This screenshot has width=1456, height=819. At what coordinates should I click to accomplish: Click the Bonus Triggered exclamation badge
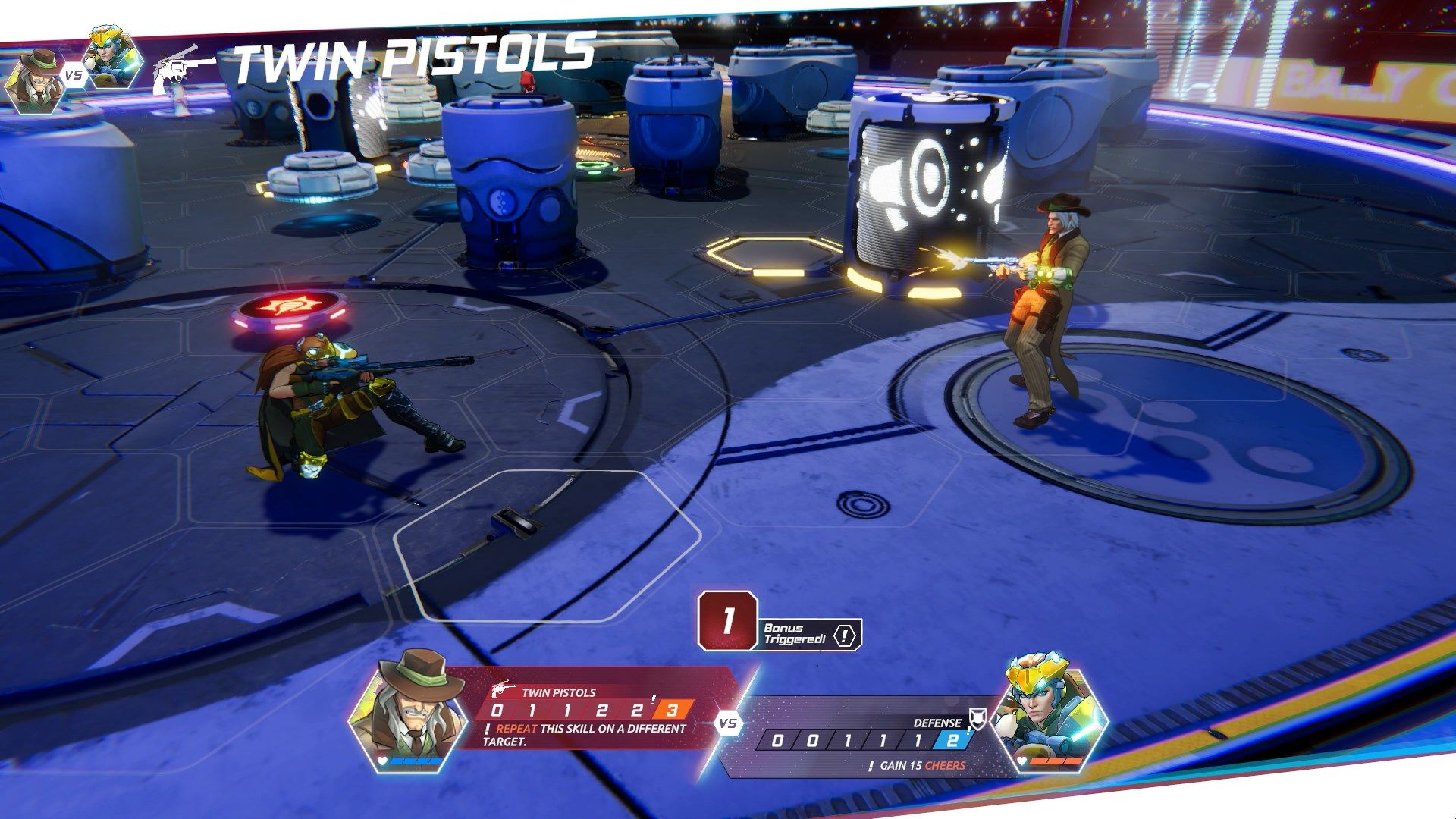pos(846,635)
